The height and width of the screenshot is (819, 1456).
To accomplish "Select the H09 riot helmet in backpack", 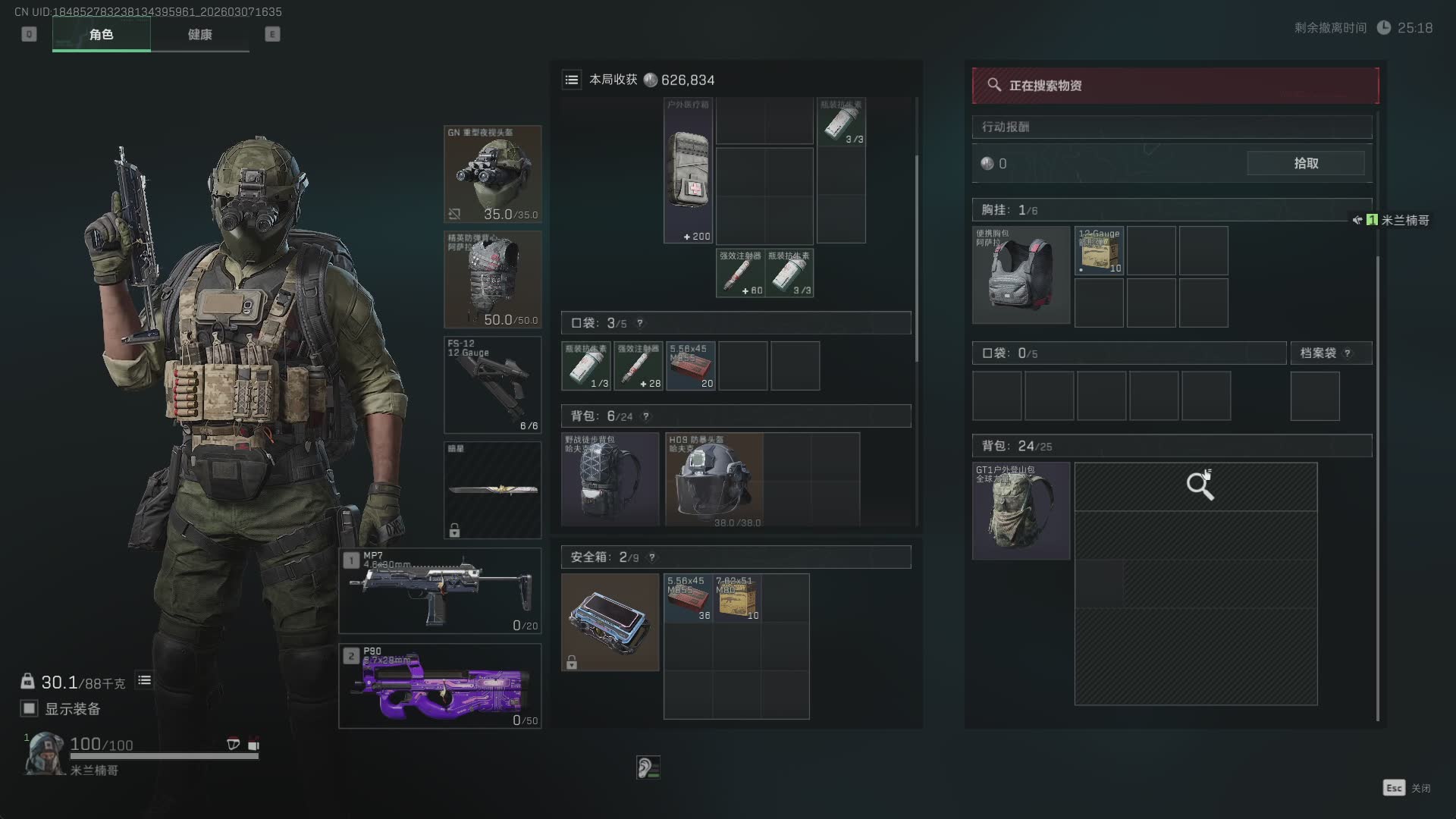I will pos(714,479).
